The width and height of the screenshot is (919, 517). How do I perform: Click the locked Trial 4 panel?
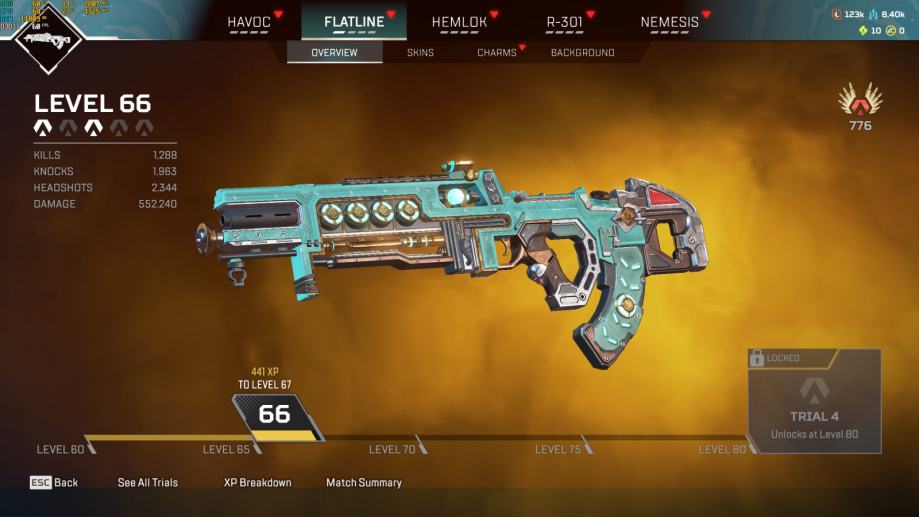point(814,401)
